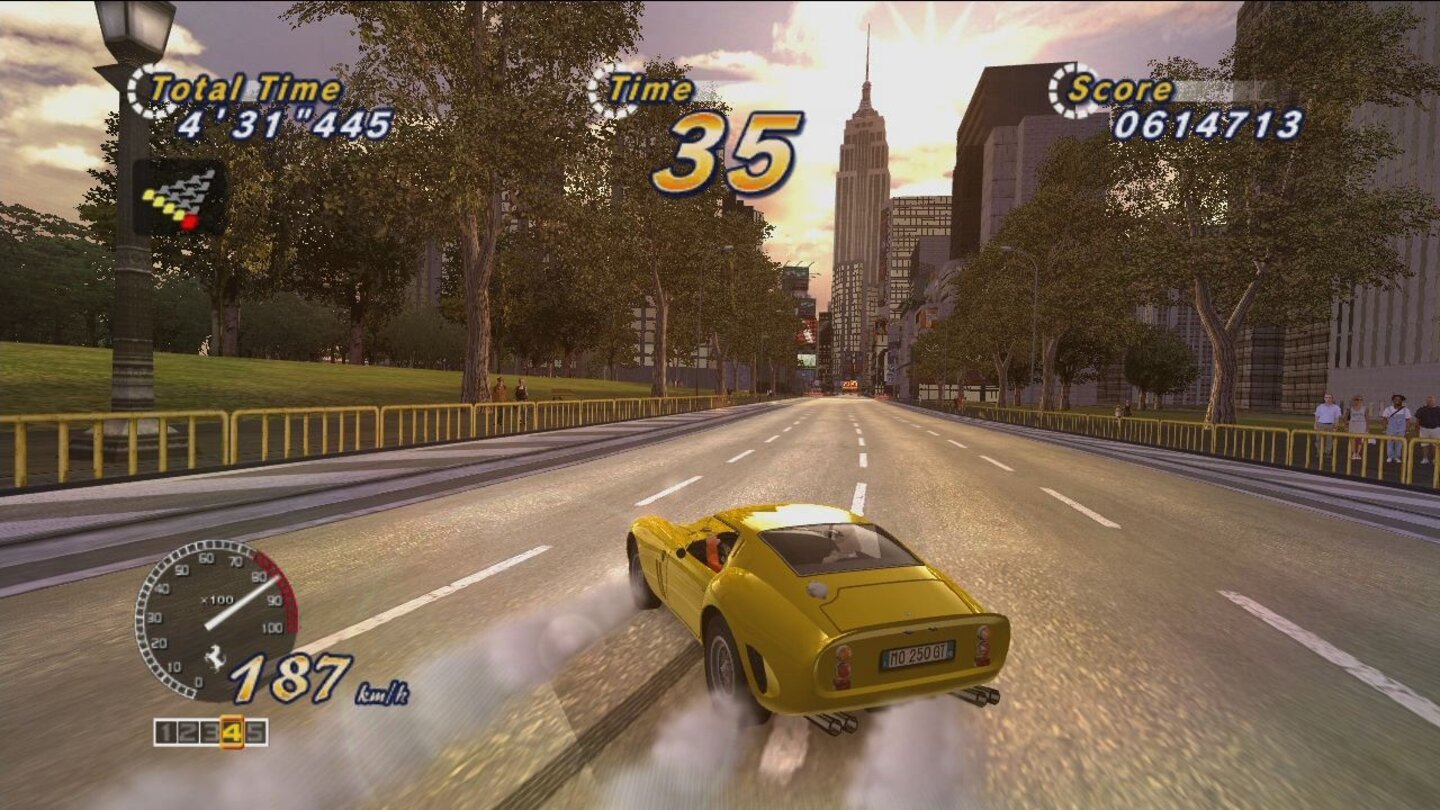Click the 4'31"445 total time value

287,125
